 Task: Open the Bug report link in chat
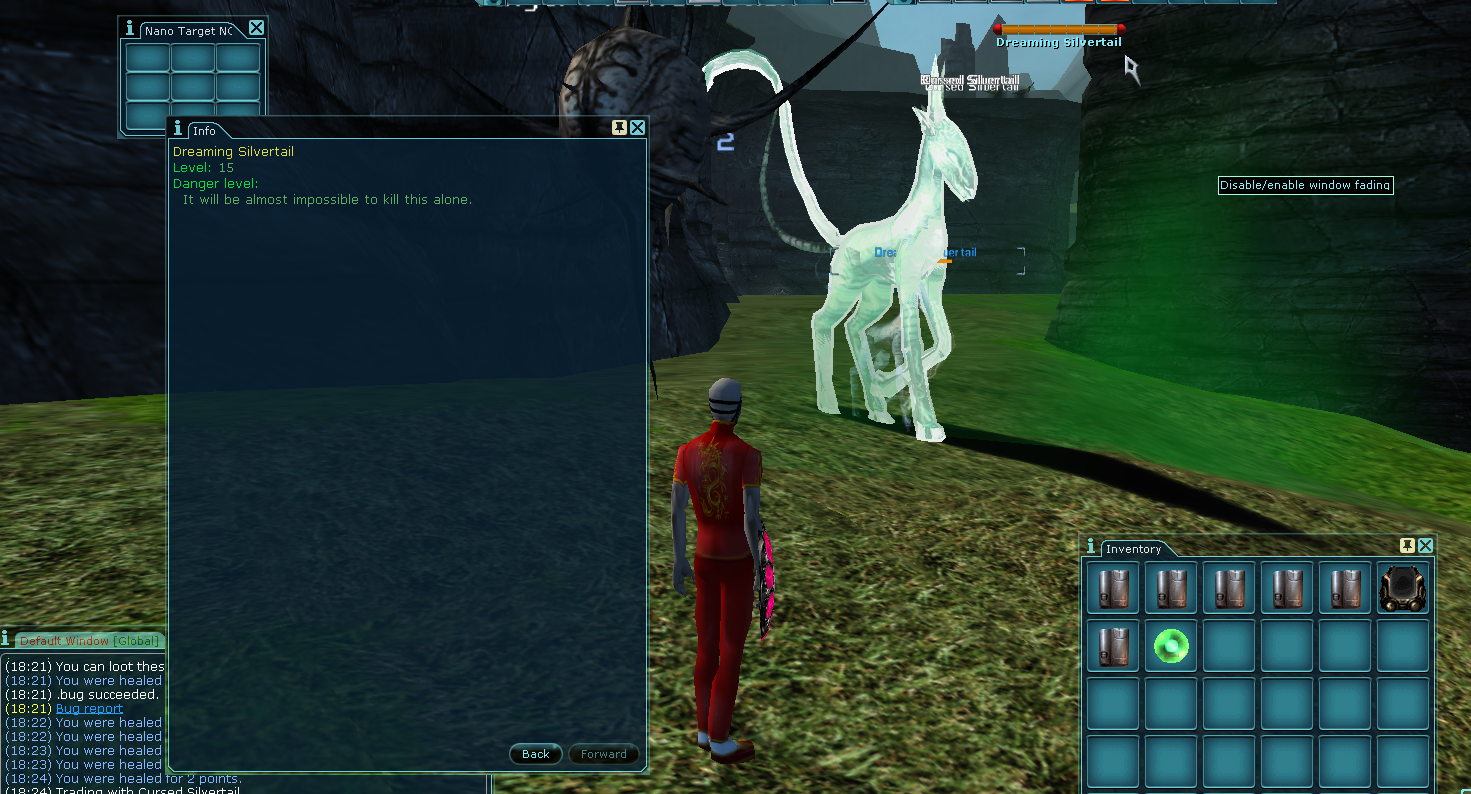(x=89, y=708)
